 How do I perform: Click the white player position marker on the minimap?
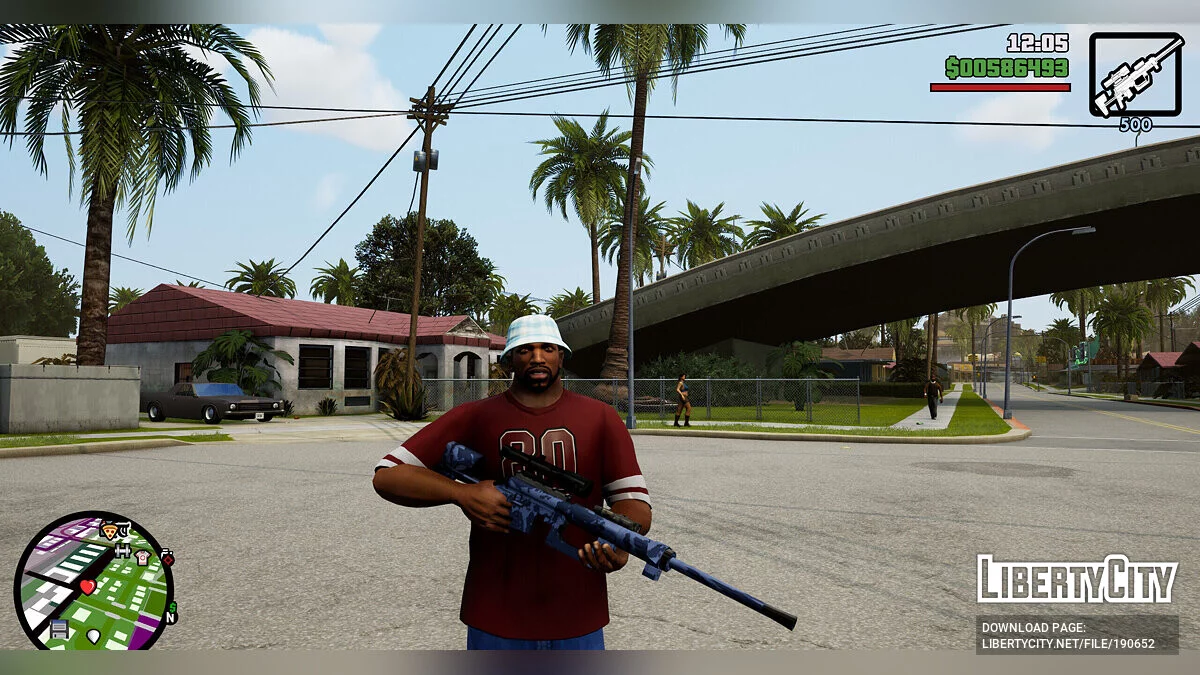94,635
